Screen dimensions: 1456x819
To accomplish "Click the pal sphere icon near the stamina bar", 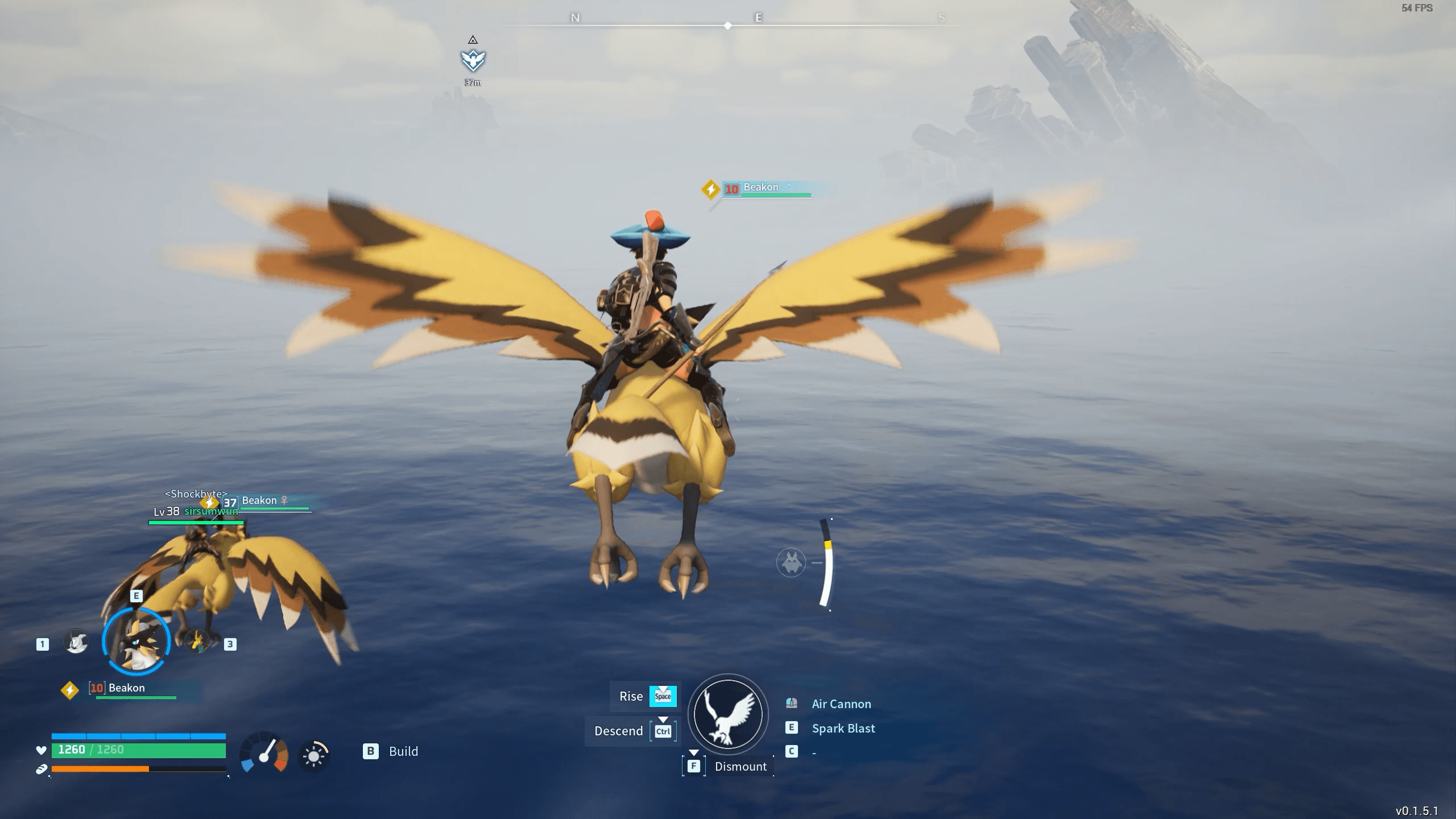I will tap(791, 562).
